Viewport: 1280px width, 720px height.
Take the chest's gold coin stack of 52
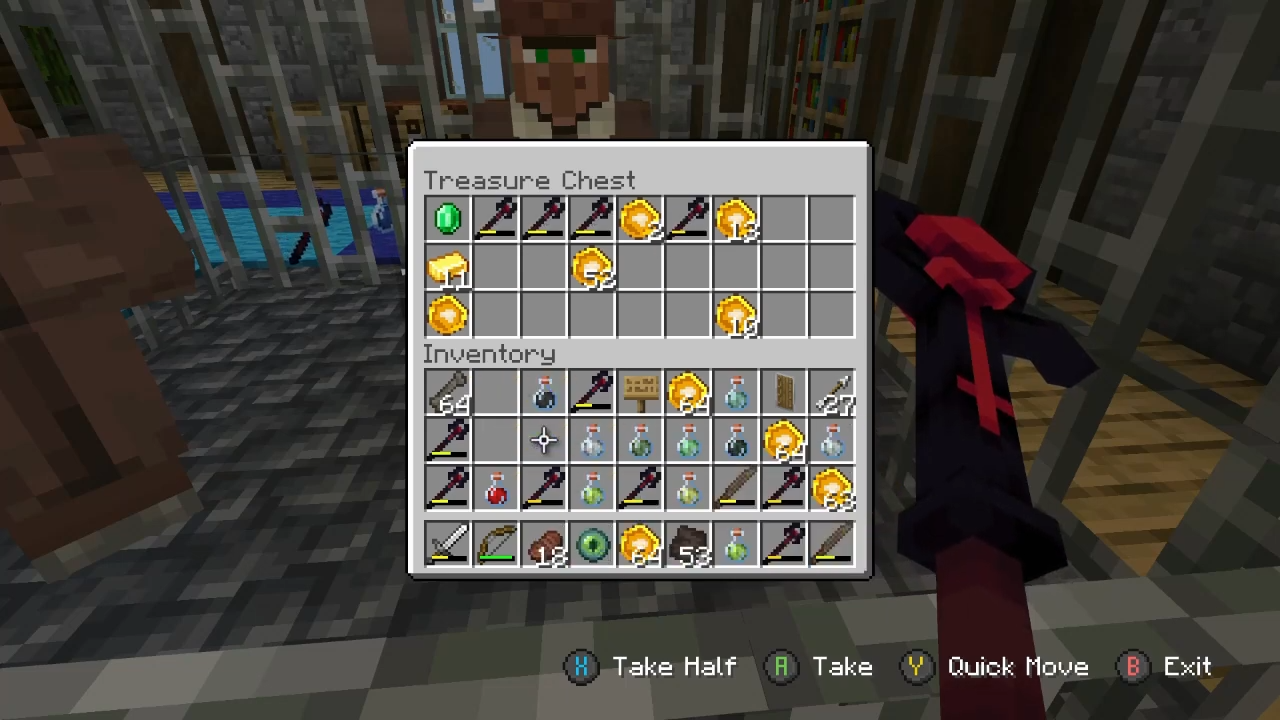coord(591,267)
